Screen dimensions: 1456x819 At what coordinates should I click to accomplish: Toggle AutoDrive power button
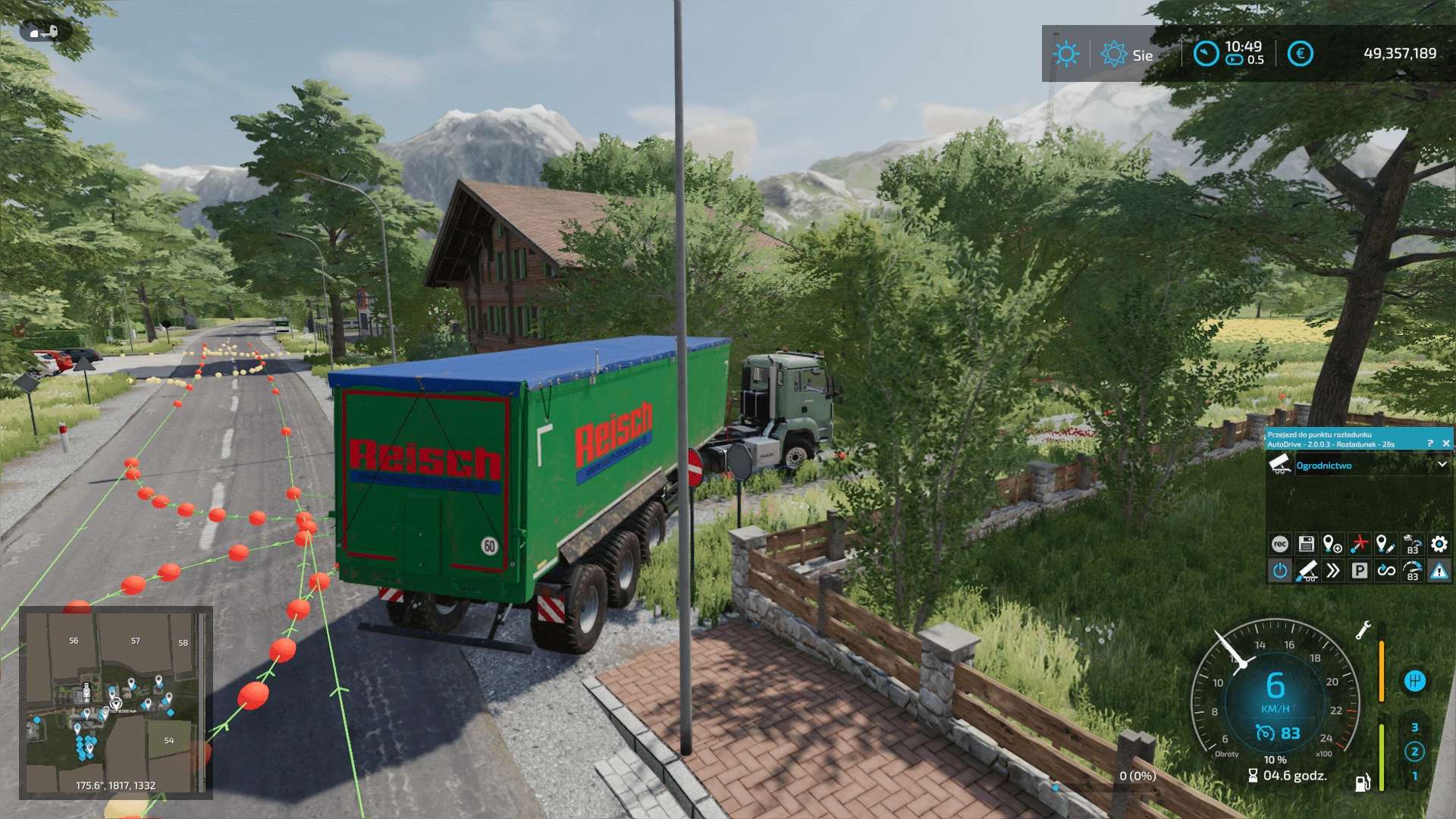coord(1279,570)
